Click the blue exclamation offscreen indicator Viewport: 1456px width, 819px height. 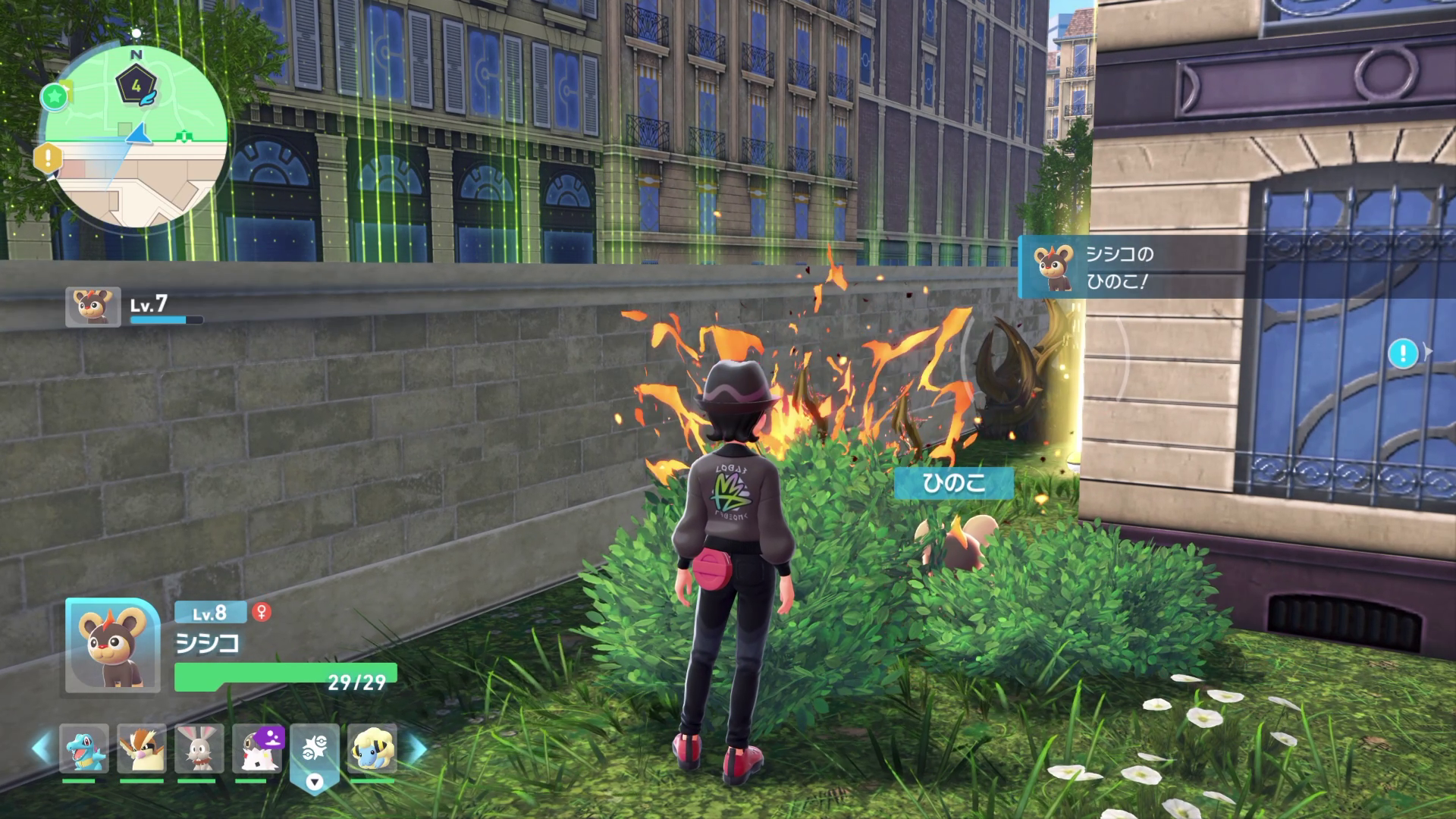1404,353
